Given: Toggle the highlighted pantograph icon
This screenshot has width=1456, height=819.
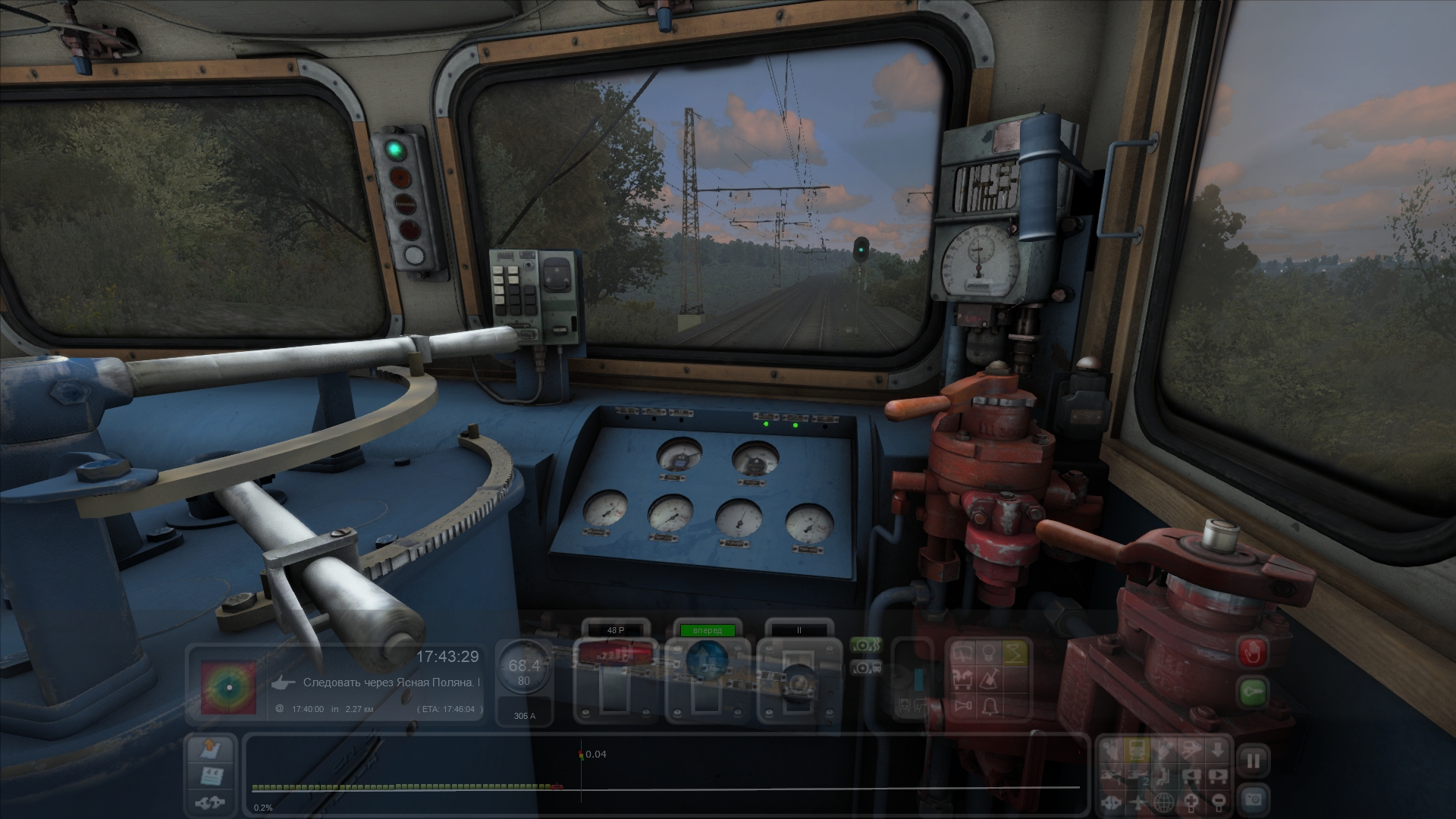Looking at the screenshot, I should [x=1016, y=652].
